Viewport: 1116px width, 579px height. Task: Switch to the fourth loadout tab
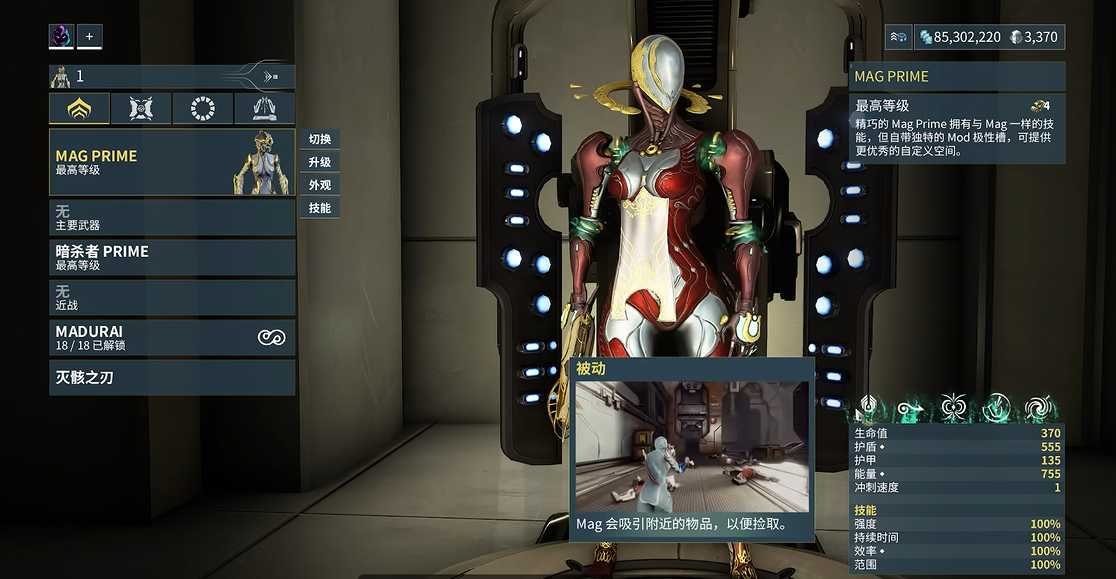[265, 109]
